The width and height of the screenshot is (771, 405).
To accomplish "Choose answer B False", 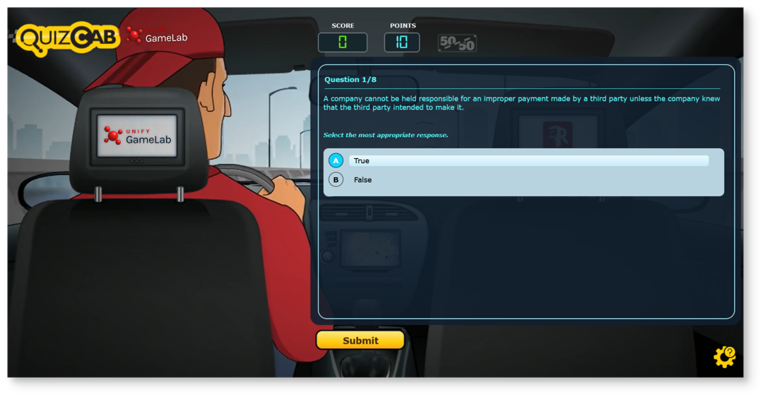I will point(336,180).
